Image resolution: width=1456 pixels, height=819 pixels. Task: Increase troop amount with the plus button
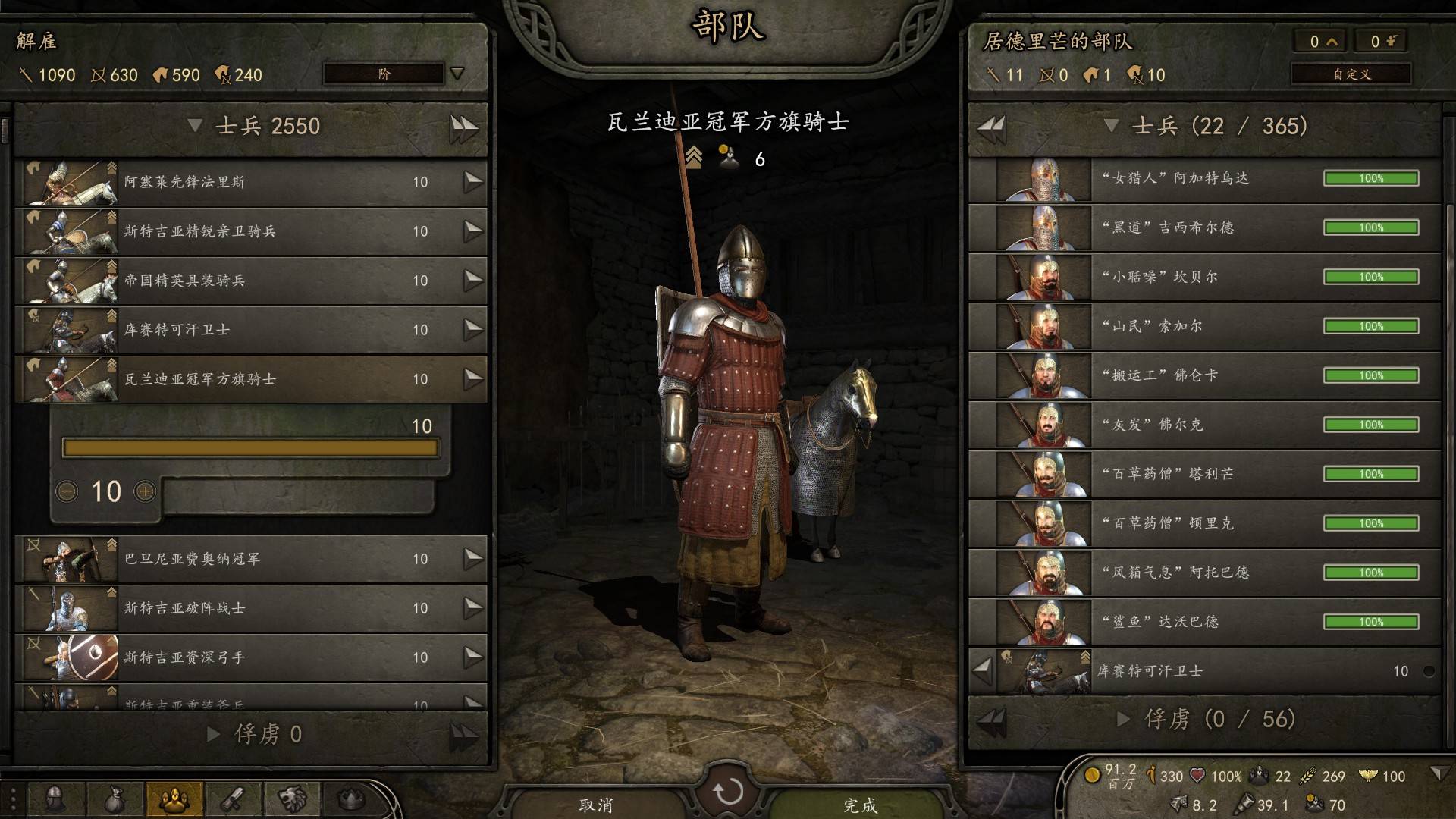tap(145, 491)
